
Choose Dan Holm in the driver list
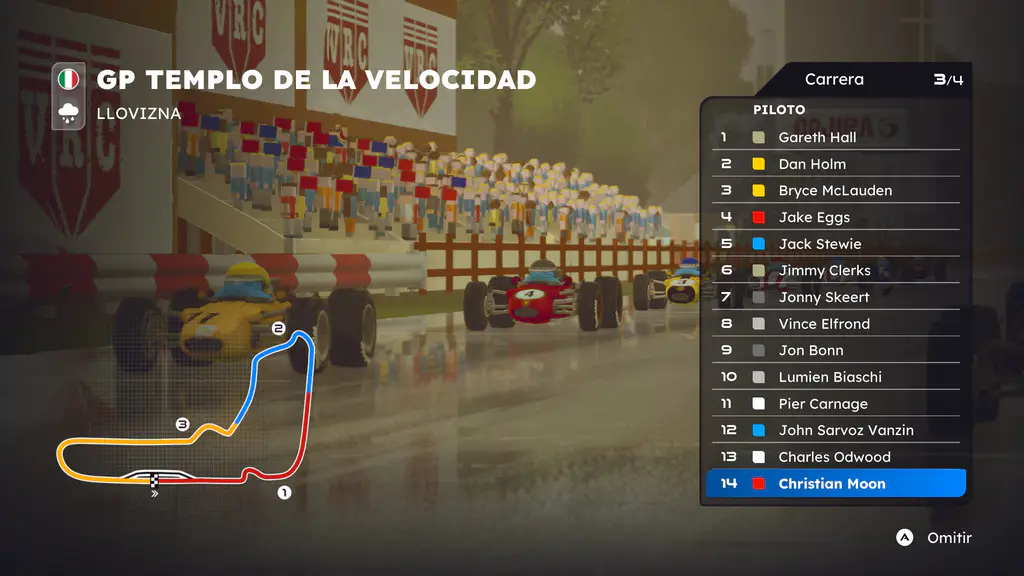tap(835, 164)
